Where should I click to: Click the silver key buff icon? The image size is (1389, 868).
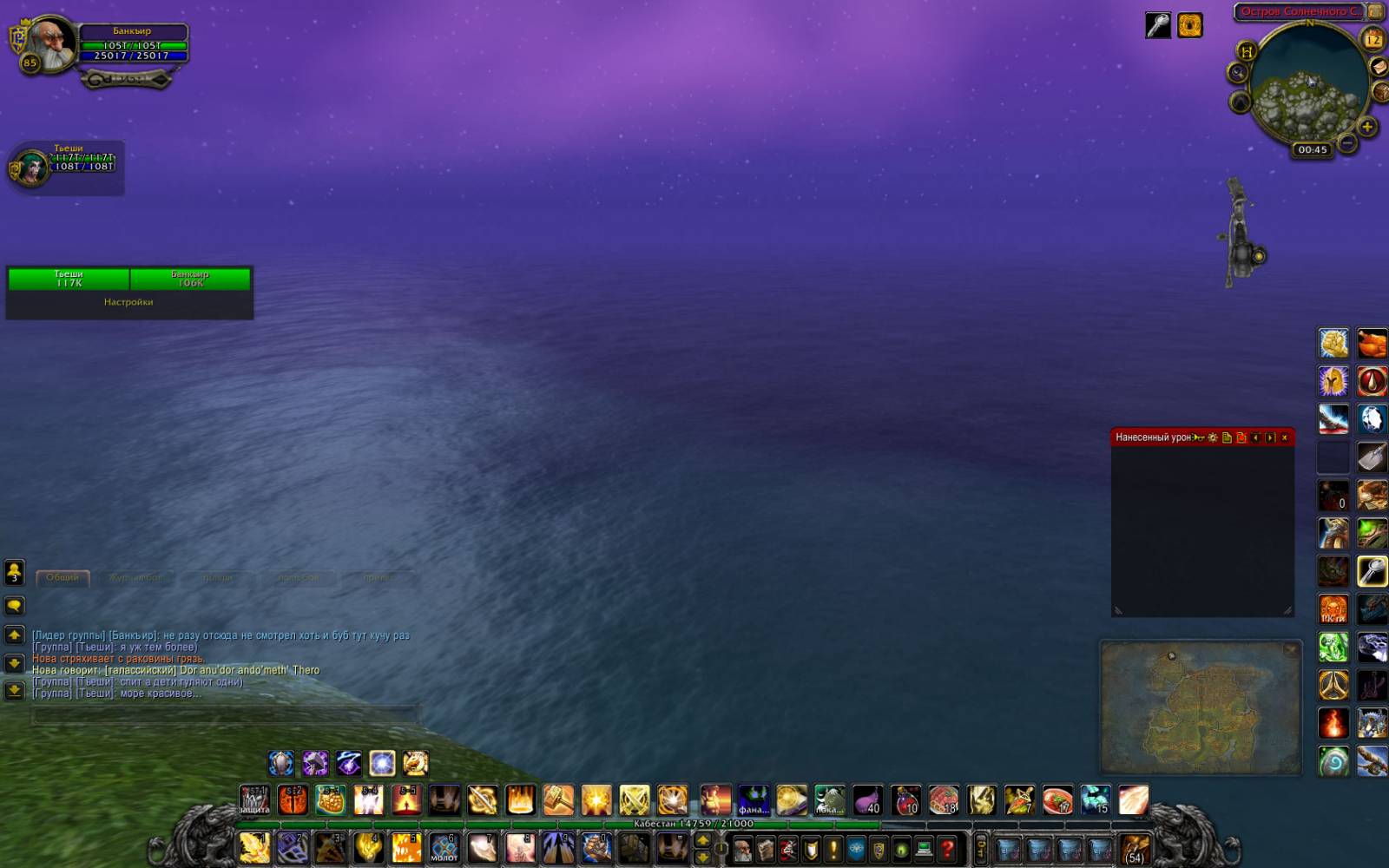(1157, 26)
